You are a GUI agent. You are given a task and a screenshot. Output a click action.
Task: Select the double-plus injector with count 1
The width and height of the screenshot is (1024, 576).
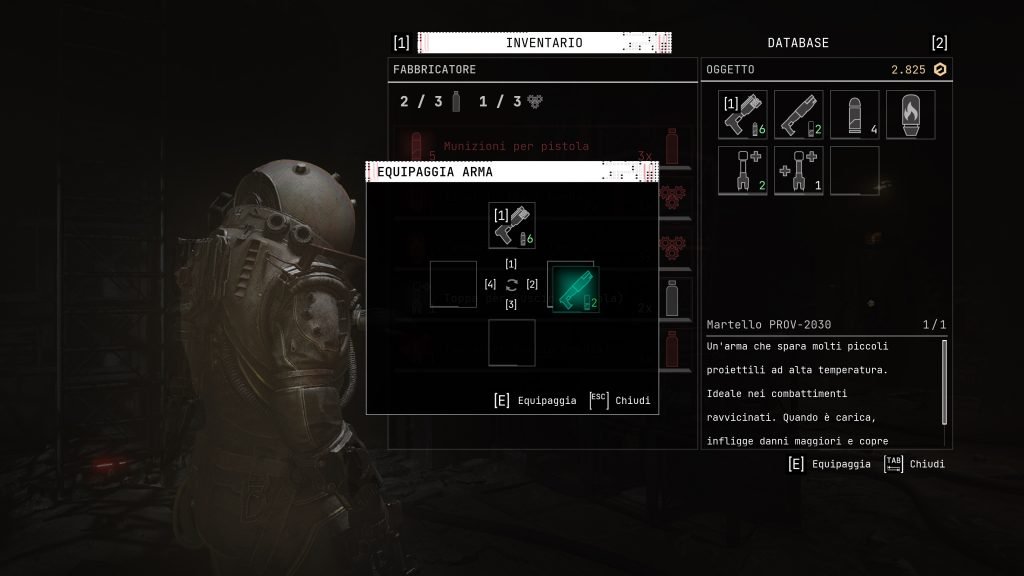[798, 171]
